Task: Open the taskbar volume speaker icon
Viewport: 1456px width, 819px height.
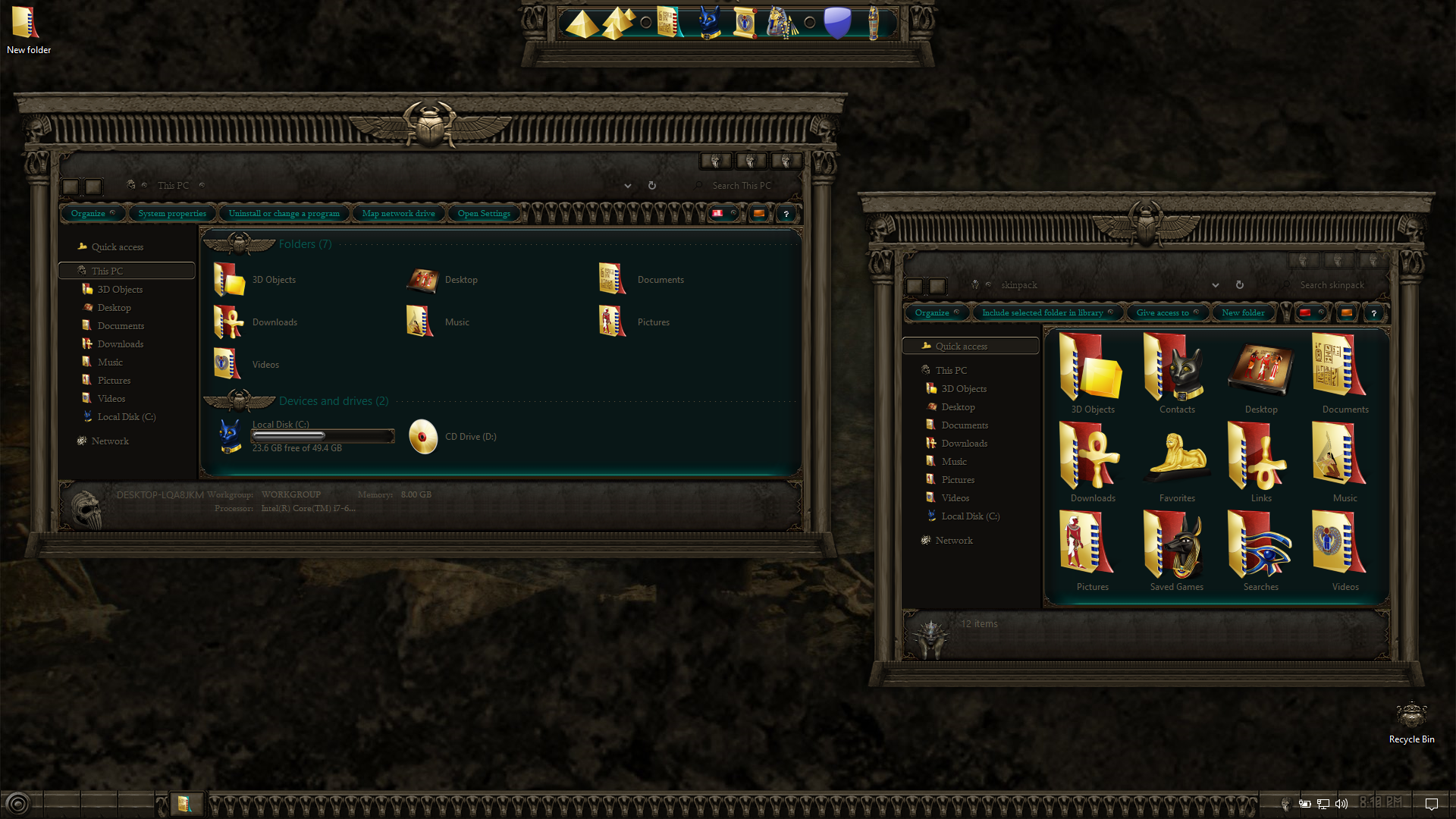Action: point(1341,804)
